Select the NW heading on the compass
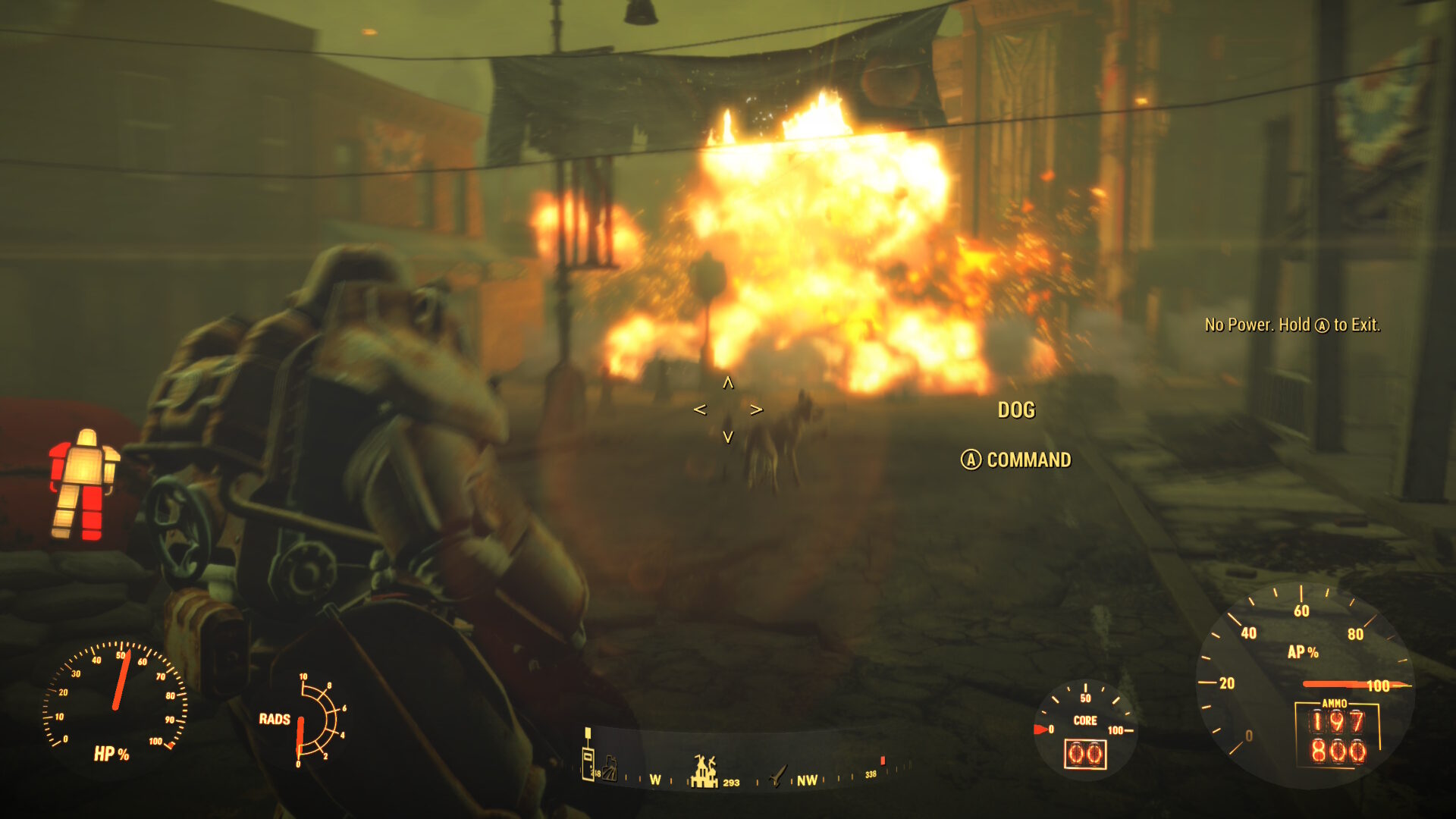The width and height of the screenshot is (1456, 819). [807, 779]
